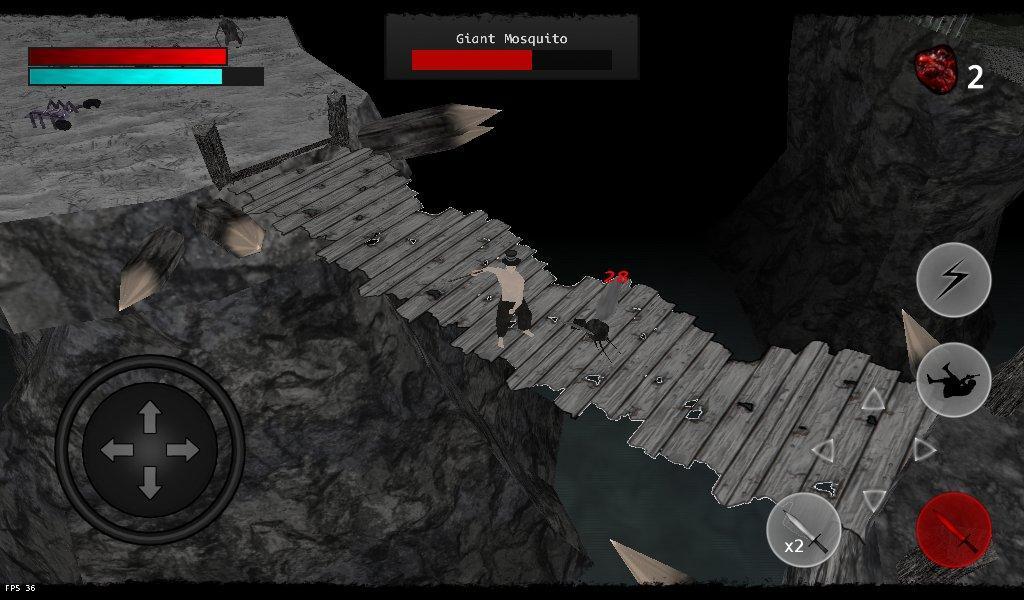Use the red meat item icon
The width and height of the screenshot is (1024, 600).
(936, 69)
